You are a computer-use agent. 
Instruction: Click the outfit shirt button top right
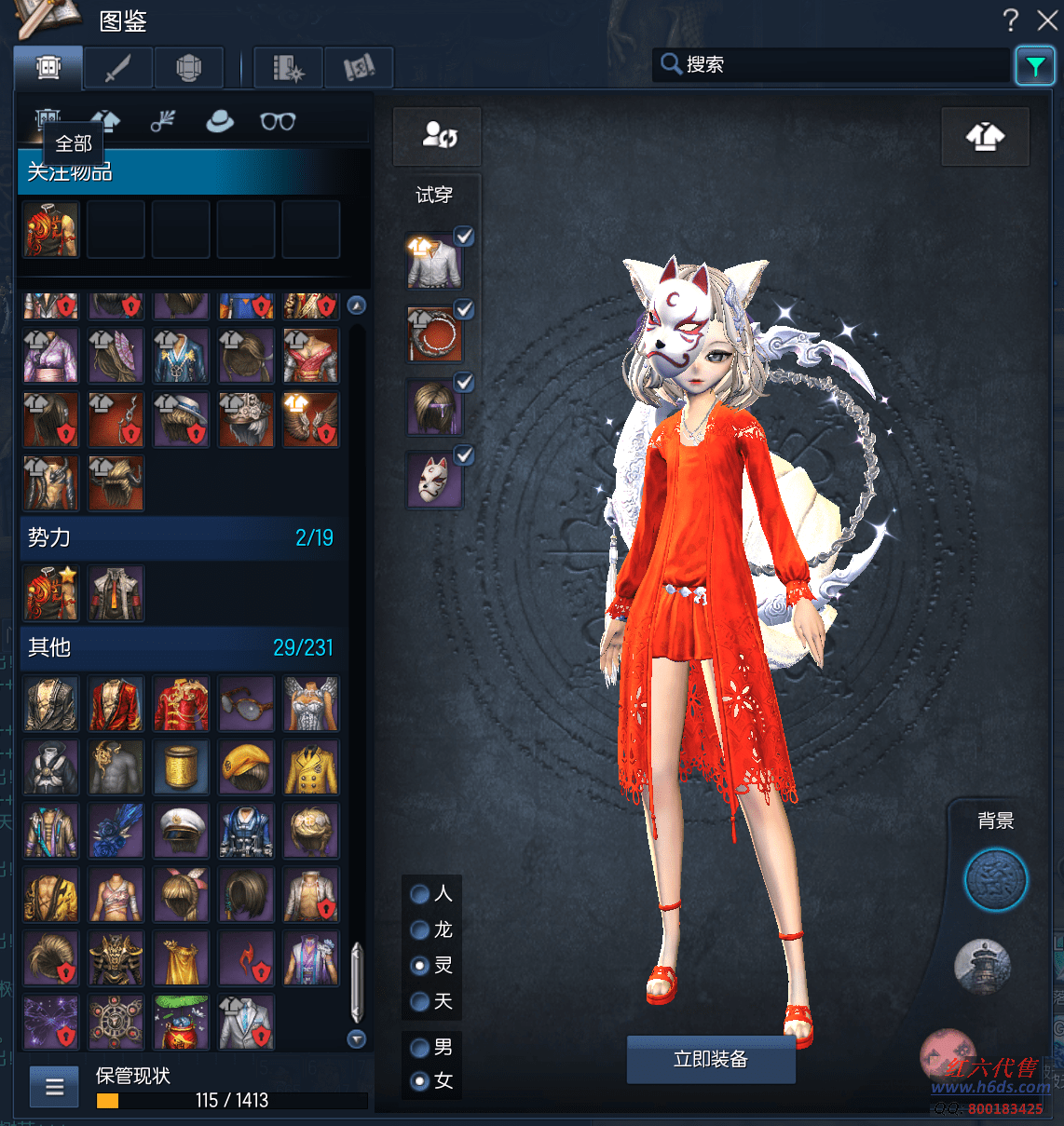[x=985, y=137]
